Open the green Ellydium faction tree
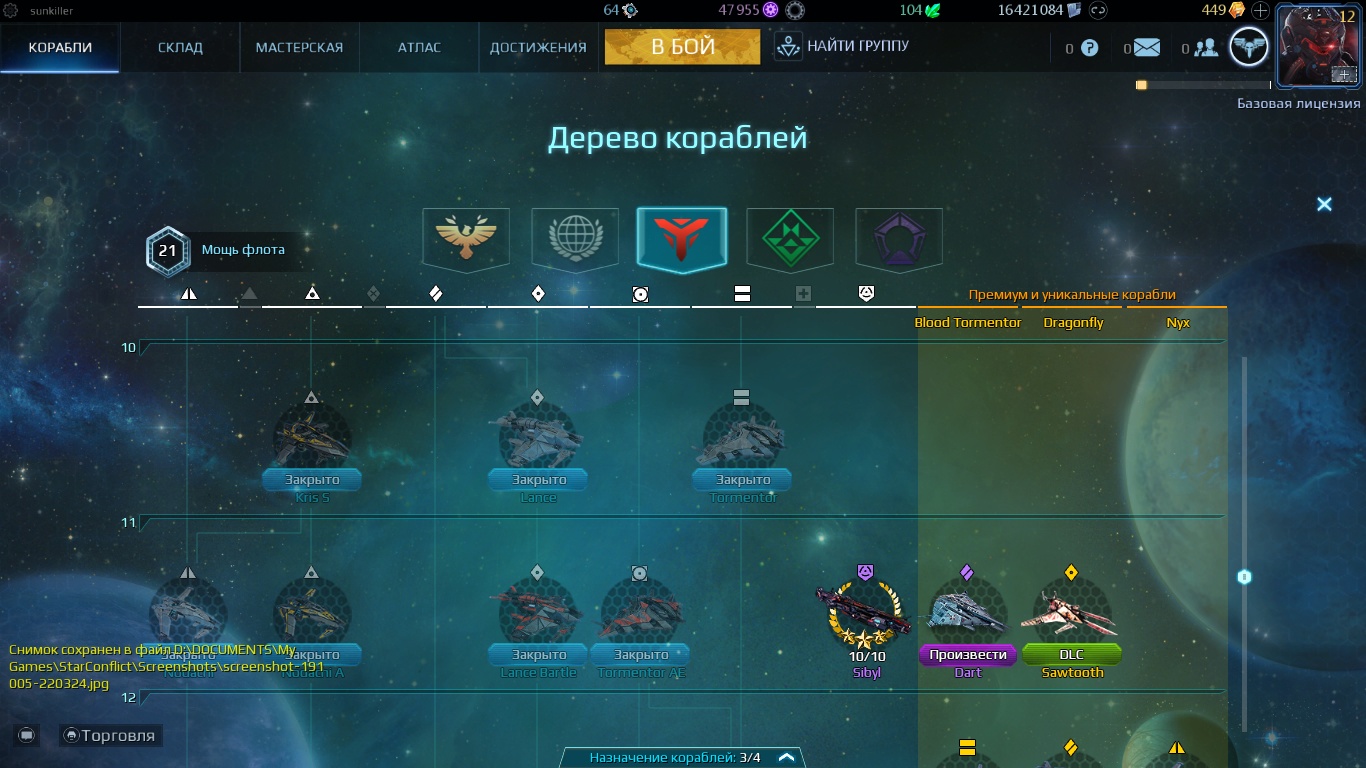 [790, 237]
